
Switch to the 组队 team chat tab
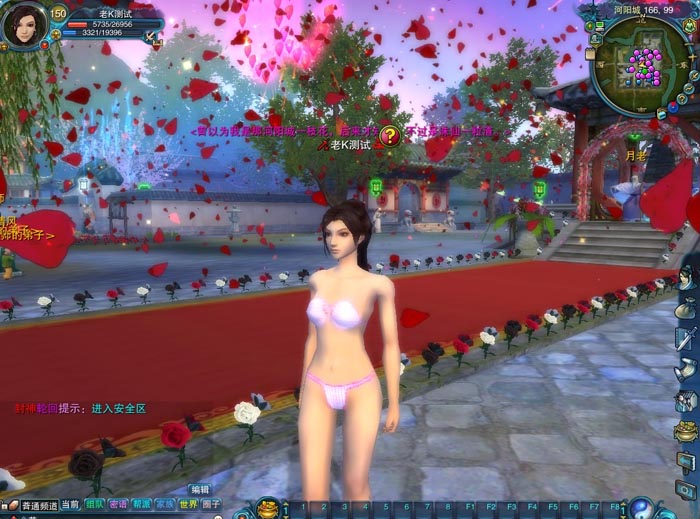click(95, 505)
